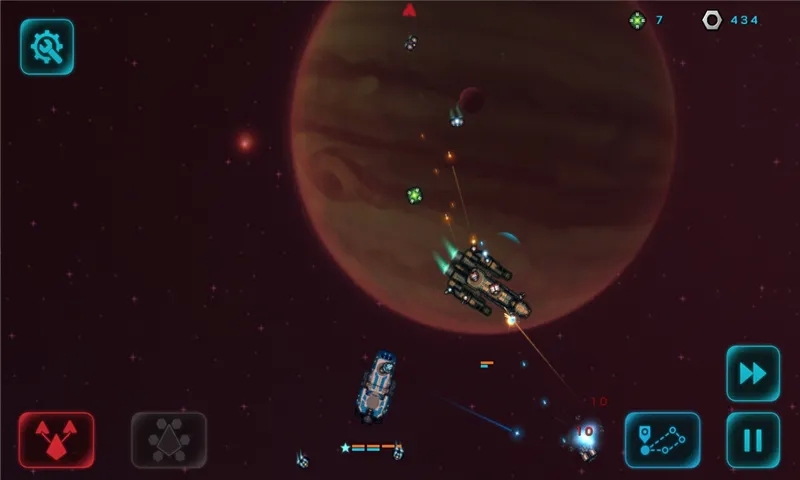
Task: Activate the fast-forward speed button
Action: click(752, 373)
